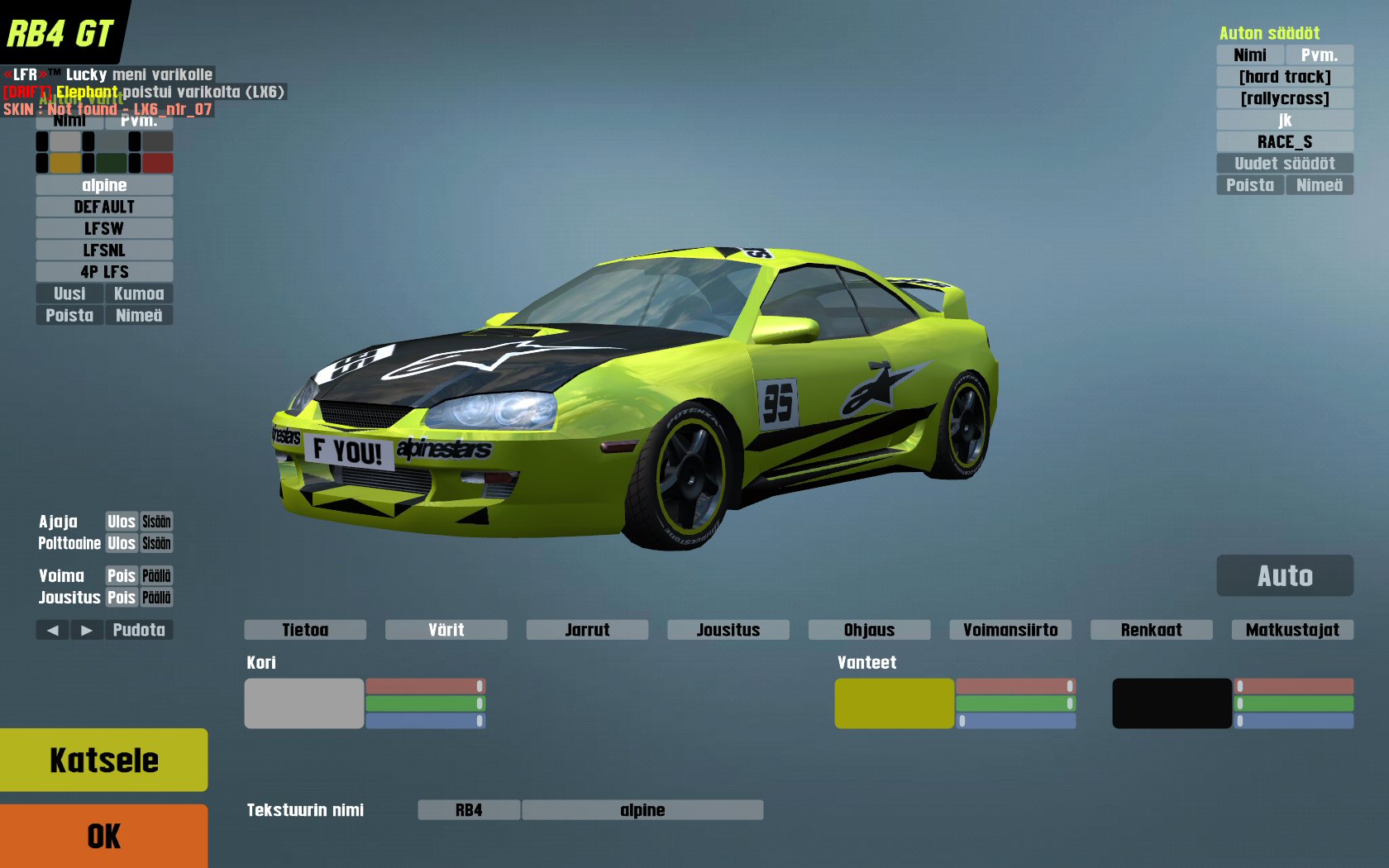Open the yellow Katsele view button
The width and height of the screenshot is (1389, 868).
pos(103,760)
